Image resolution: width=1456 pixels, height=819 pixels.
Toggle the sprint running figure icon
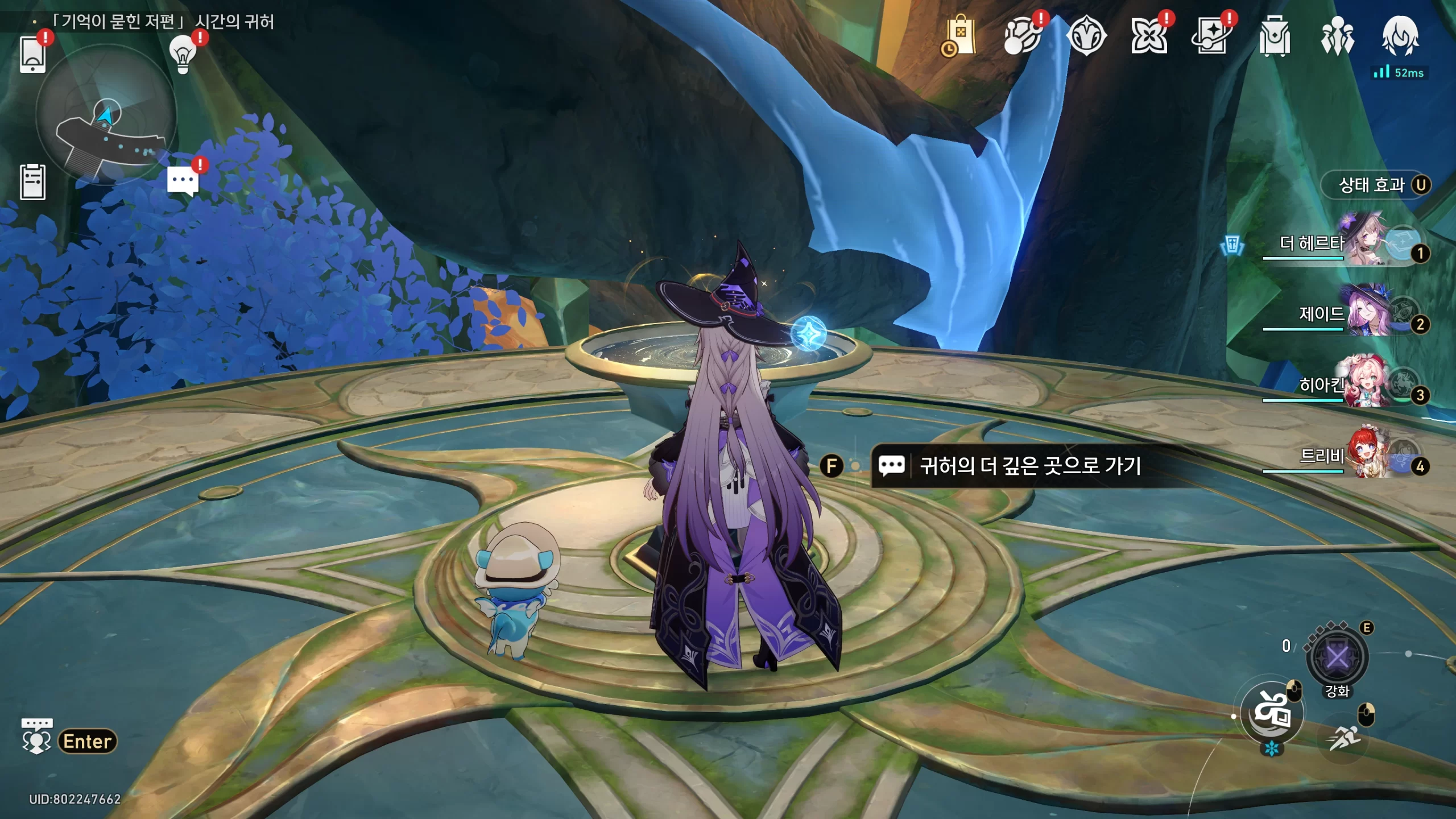[1344, 738]
